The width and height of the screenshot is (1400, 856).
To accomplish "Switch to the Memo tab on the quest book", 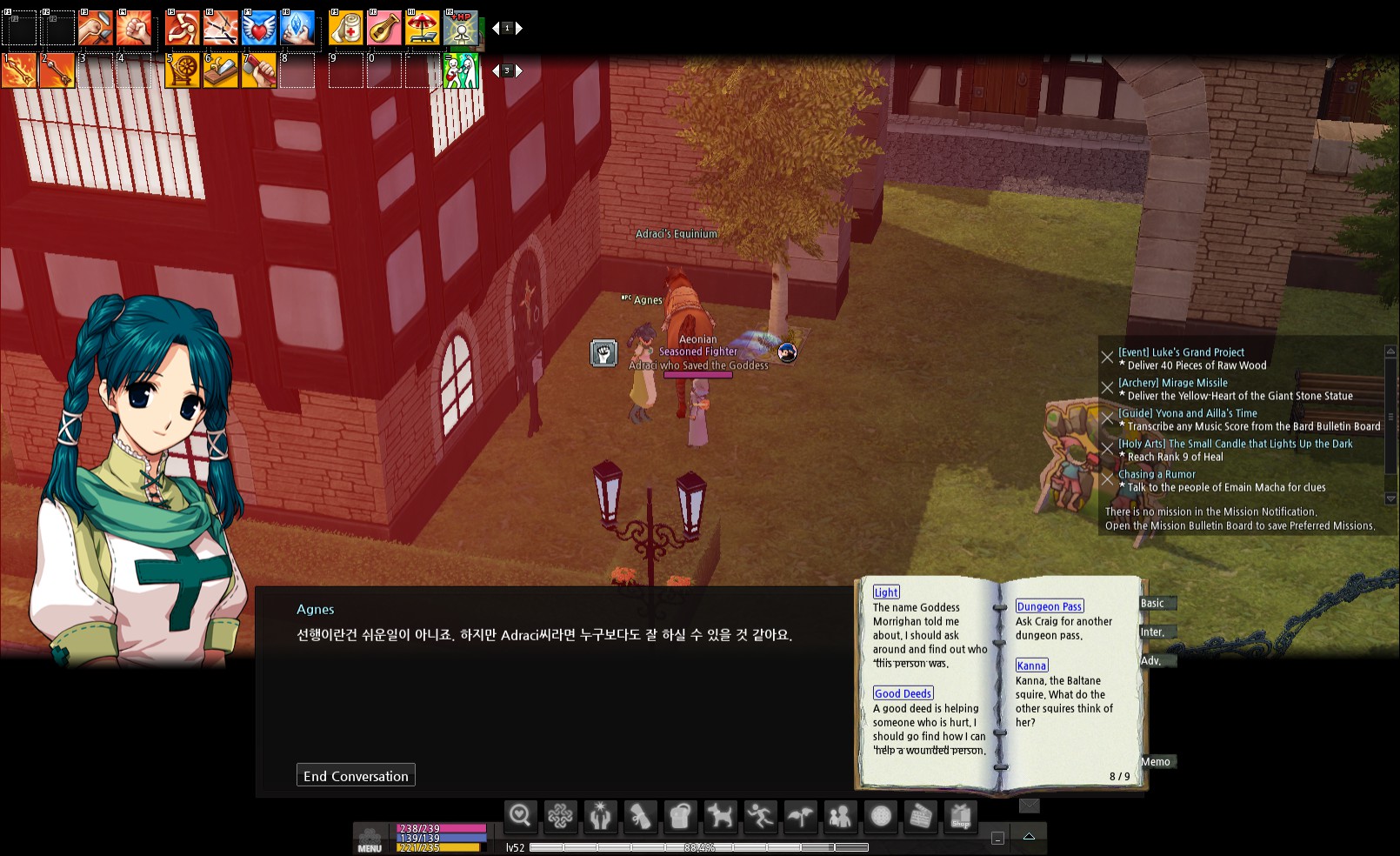I will click(x=1157, y=761).
